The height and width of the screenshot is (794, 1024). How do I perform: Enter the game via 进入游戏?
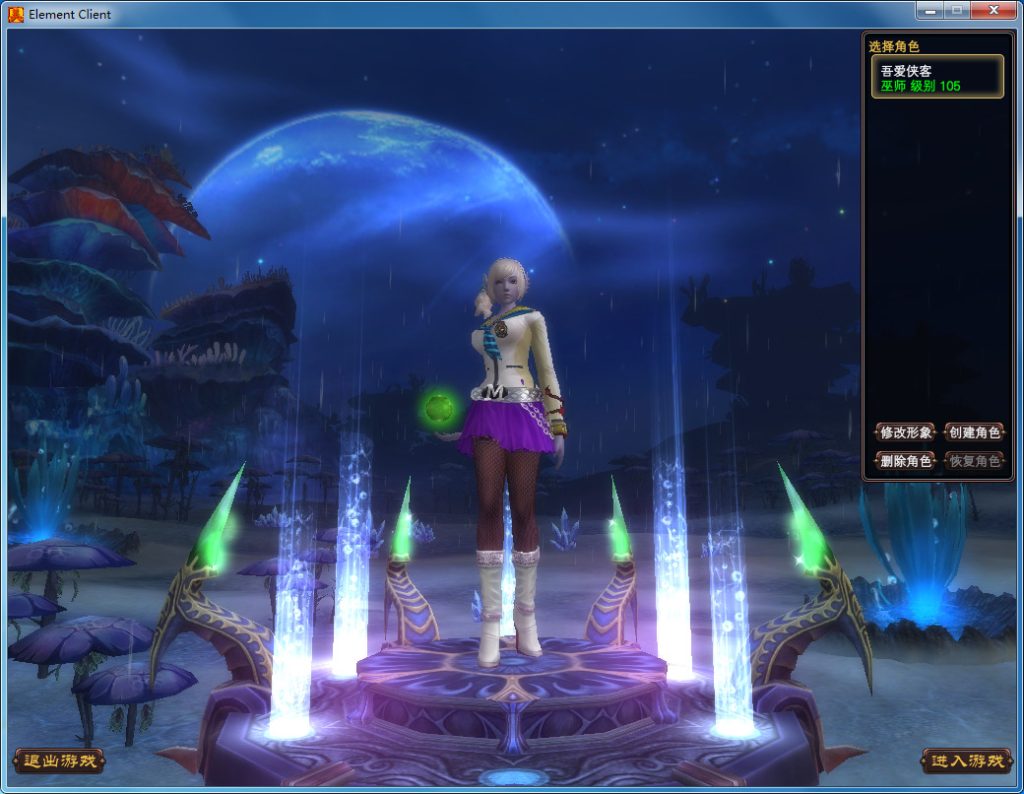[965, 761]
